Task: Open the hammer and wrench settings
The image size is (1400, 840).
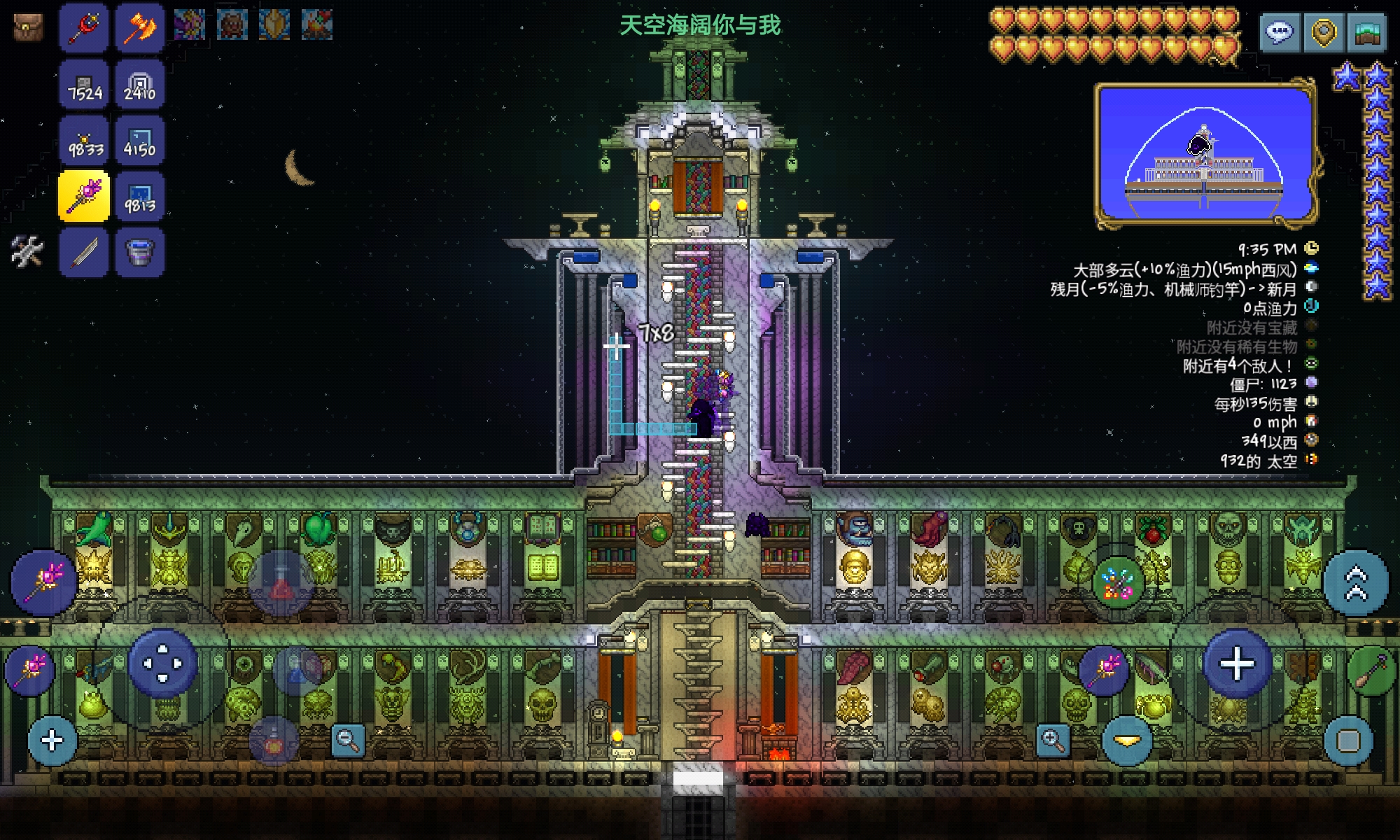Action: coord(27,251)
